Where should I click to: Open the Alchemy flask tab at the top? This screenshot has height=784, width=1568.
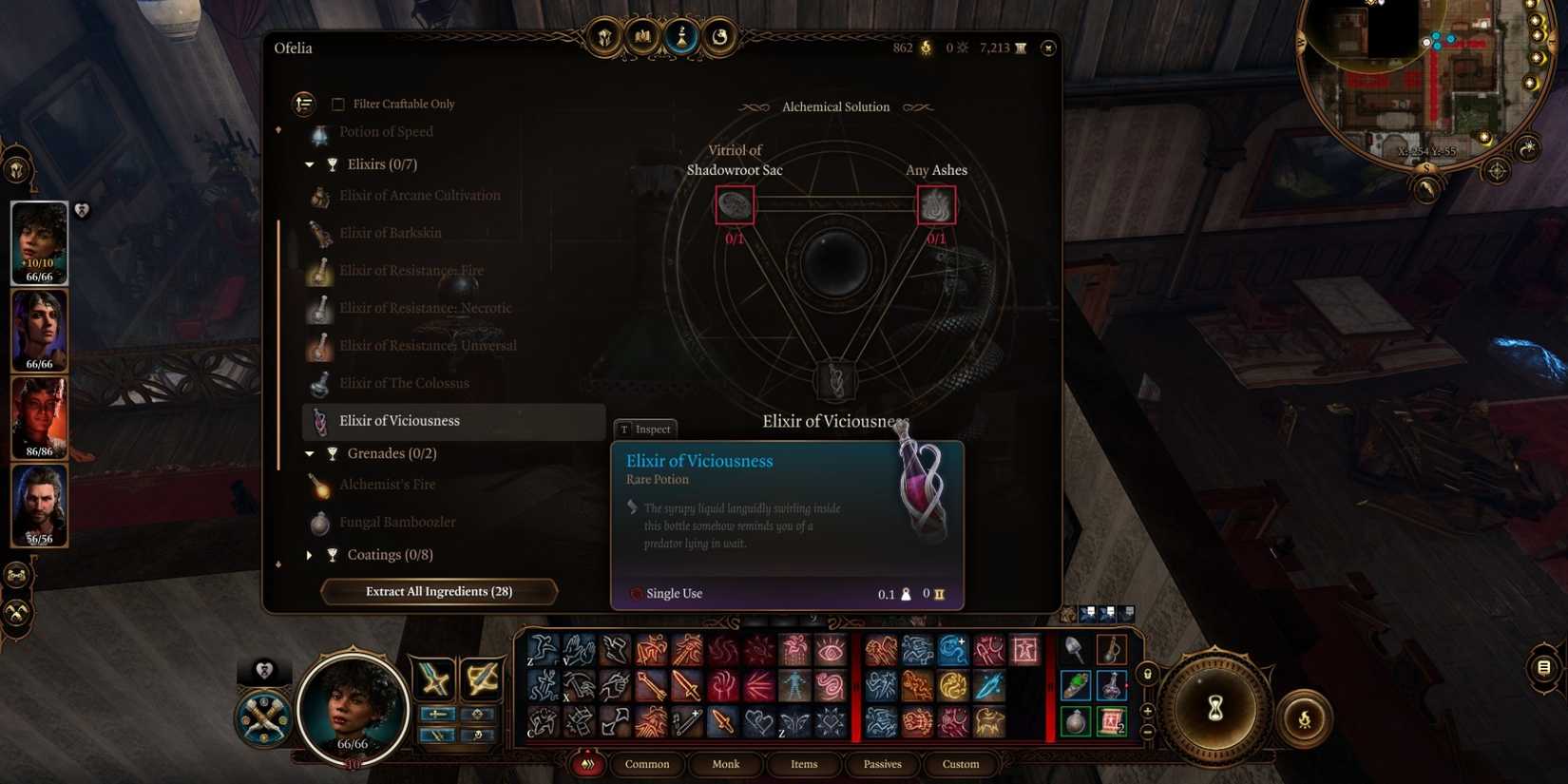(x=681, y=37)
